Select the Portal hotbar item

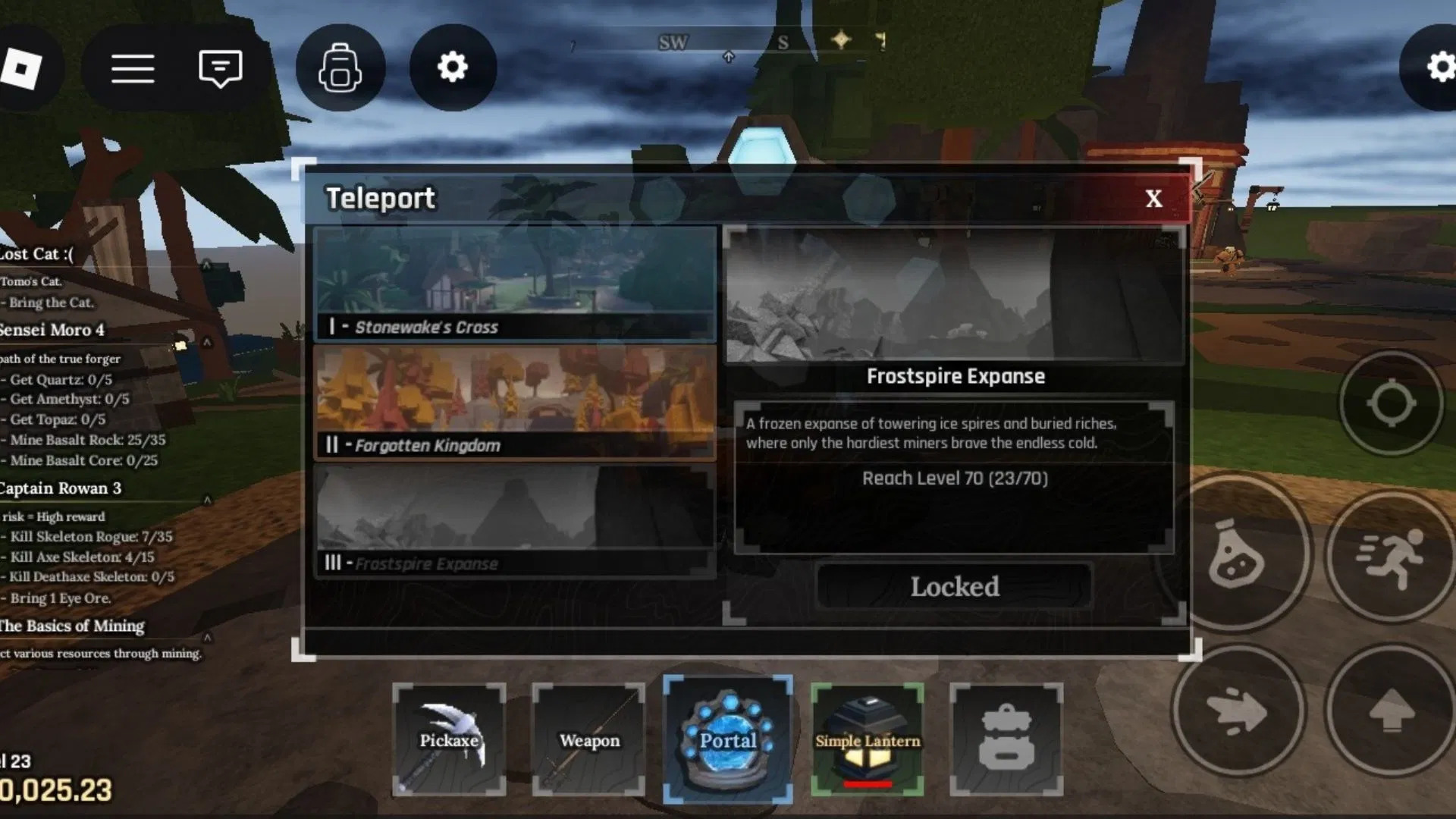728,738
